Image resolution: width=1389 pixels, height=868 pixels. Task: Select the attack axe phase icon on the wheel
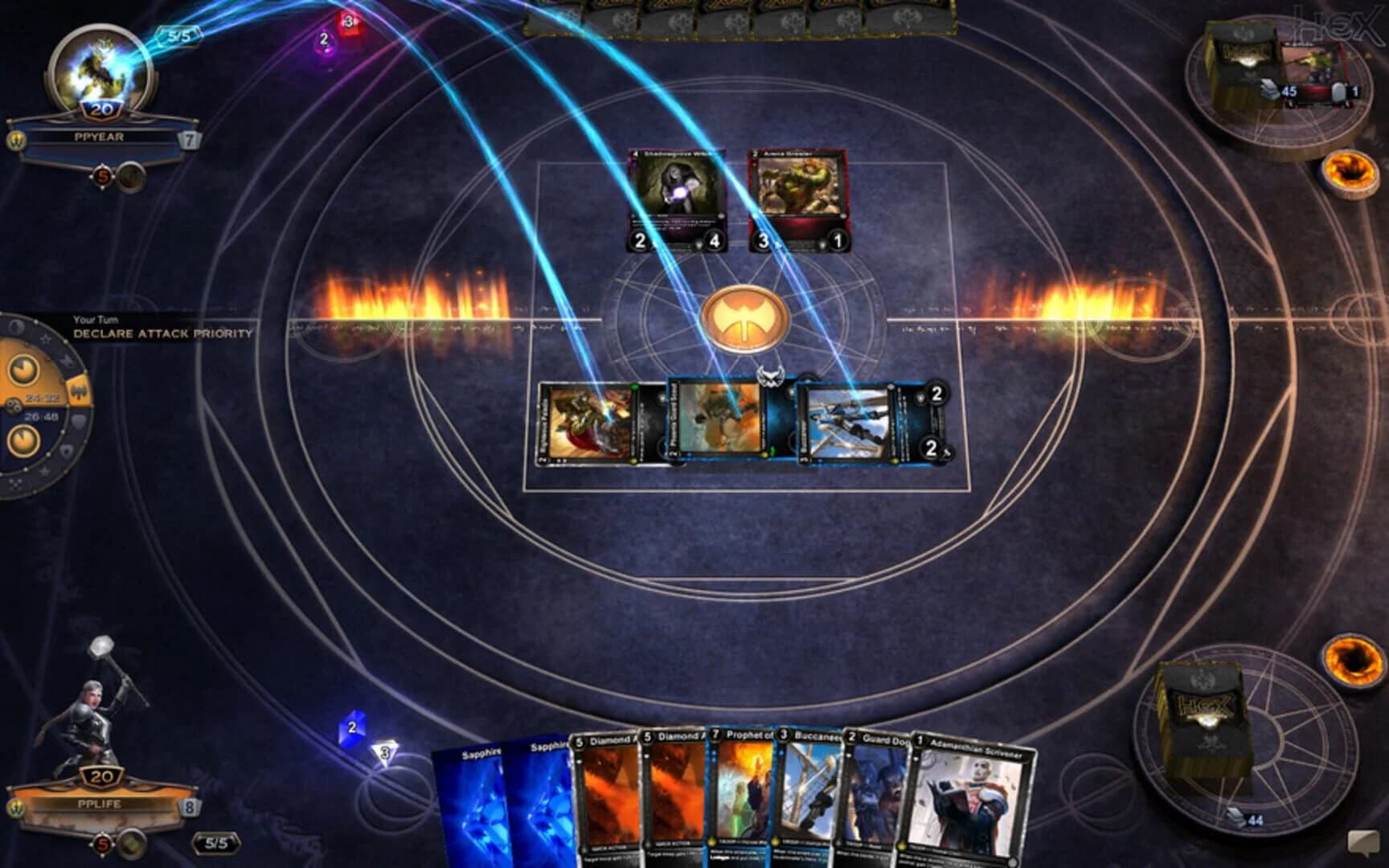80,391
